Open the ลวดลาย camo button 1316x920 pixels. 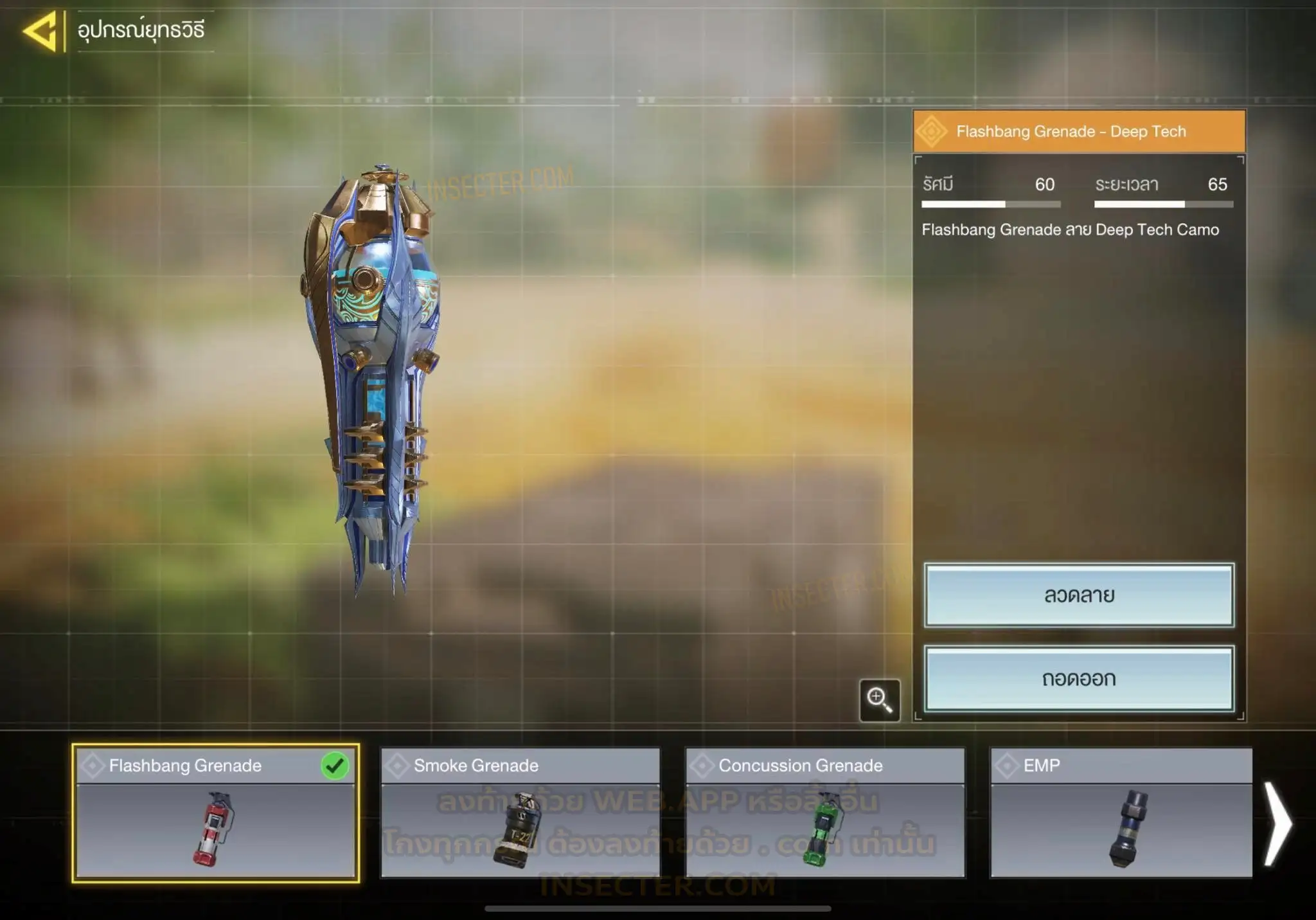(x=1079, y=595)
